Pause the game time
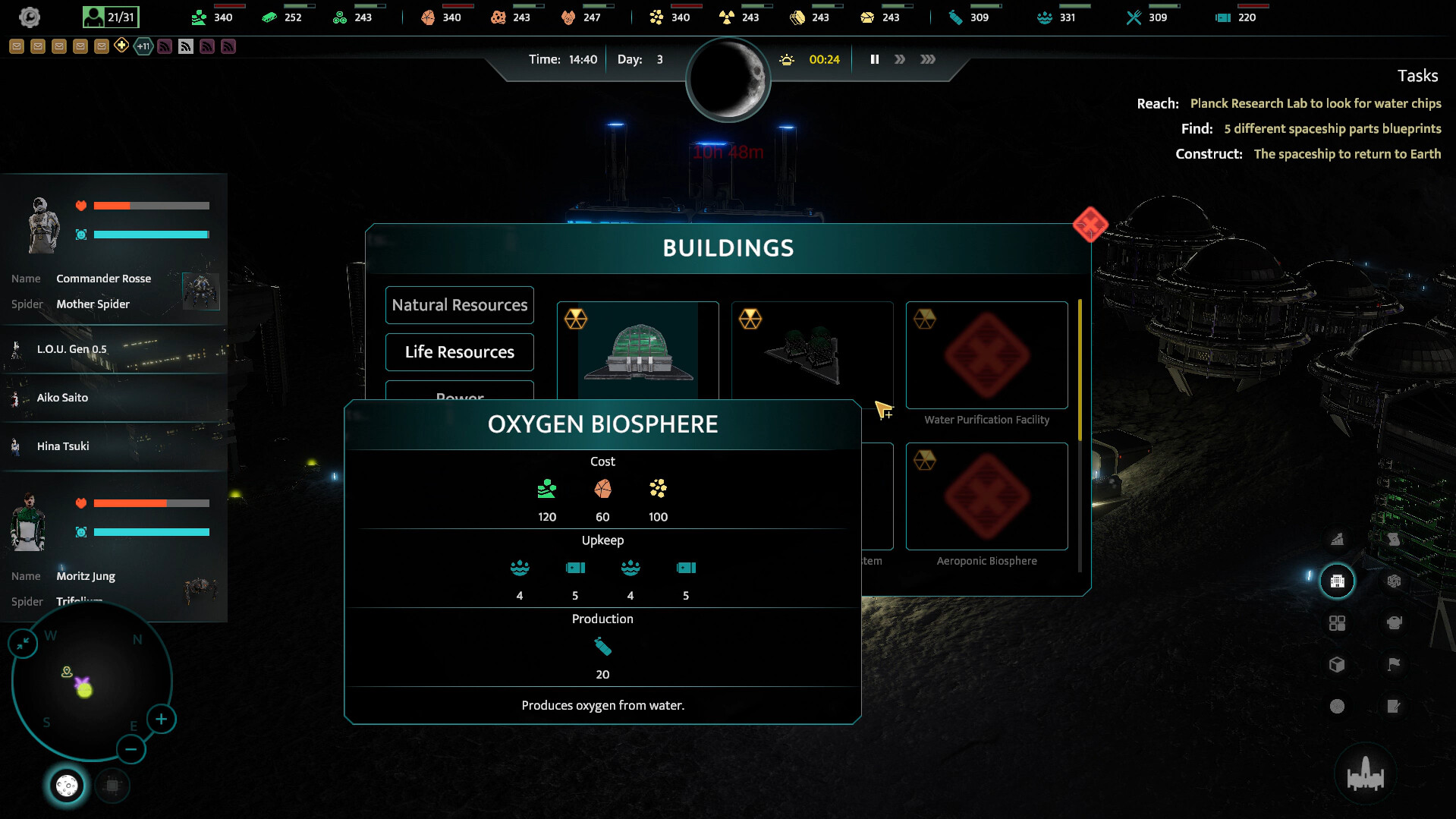Screen dimensions: 1456x819 coord(874,59)
